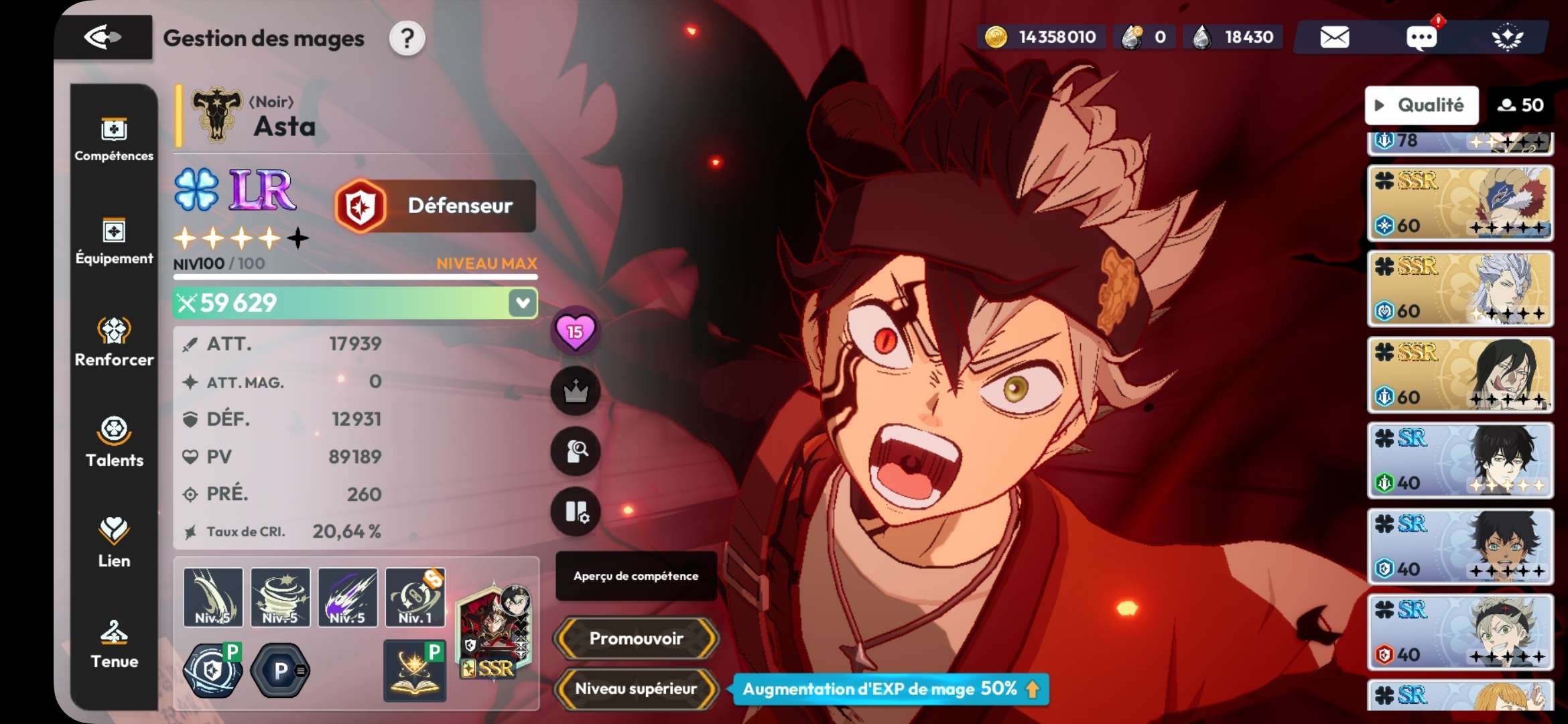Select the skill icon labeled Niv. 1

click(415, 597)
